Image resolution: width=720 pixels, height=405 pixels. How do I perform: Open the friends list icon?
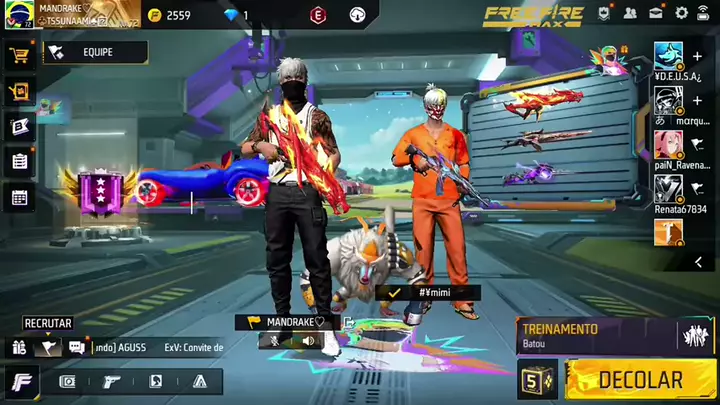pyautogui.click(x=630, y=13)
